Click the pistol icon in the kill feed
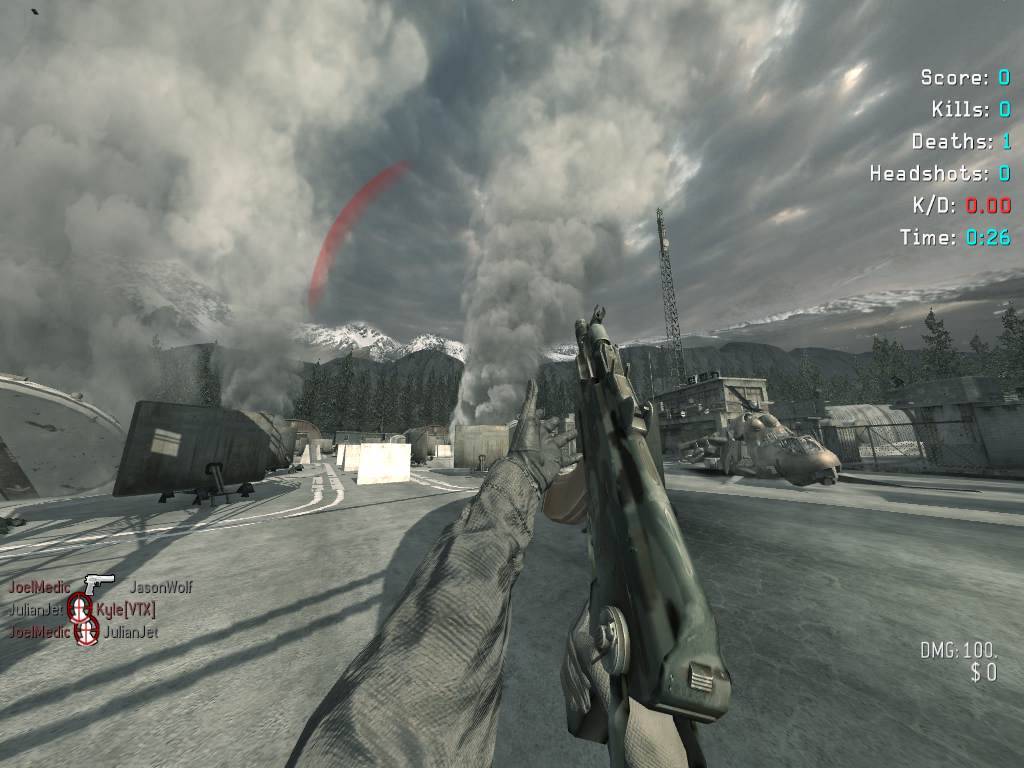Image resolution: width=1024 pixels, height=768 pixels. point(99,584)
